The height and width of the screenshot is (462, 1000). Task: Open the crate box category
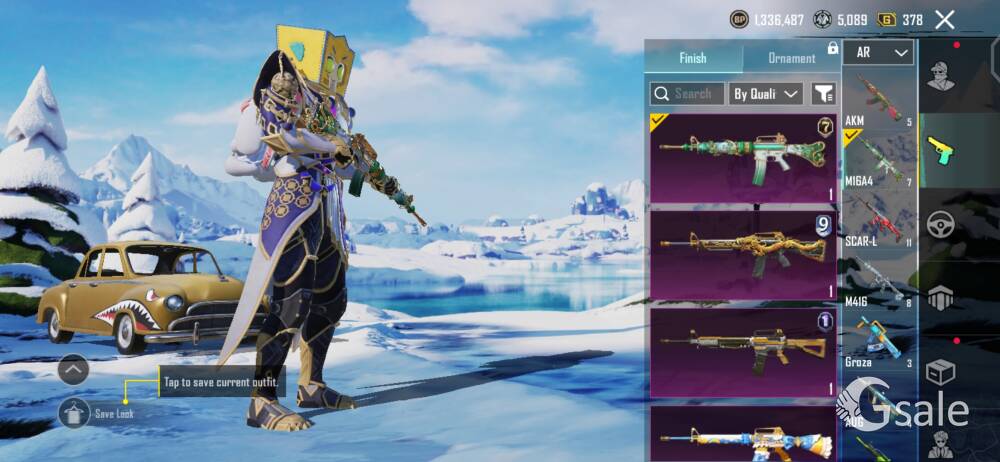click(940, 372)
